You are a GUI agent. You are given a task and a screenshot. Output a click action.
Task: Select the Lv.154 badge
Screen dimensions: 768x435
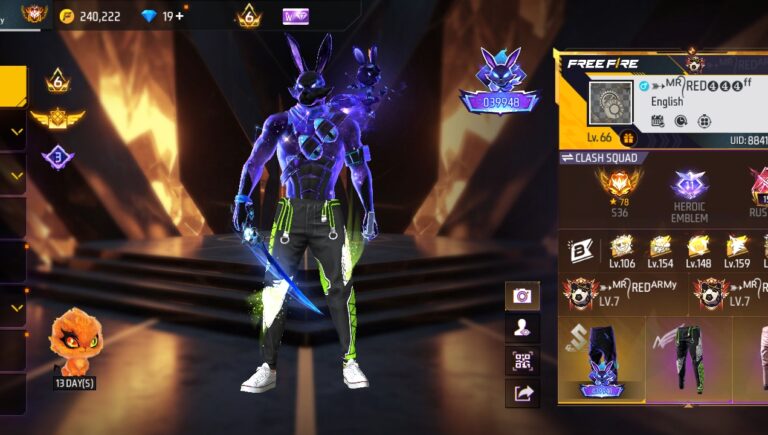tap(660, 251)
